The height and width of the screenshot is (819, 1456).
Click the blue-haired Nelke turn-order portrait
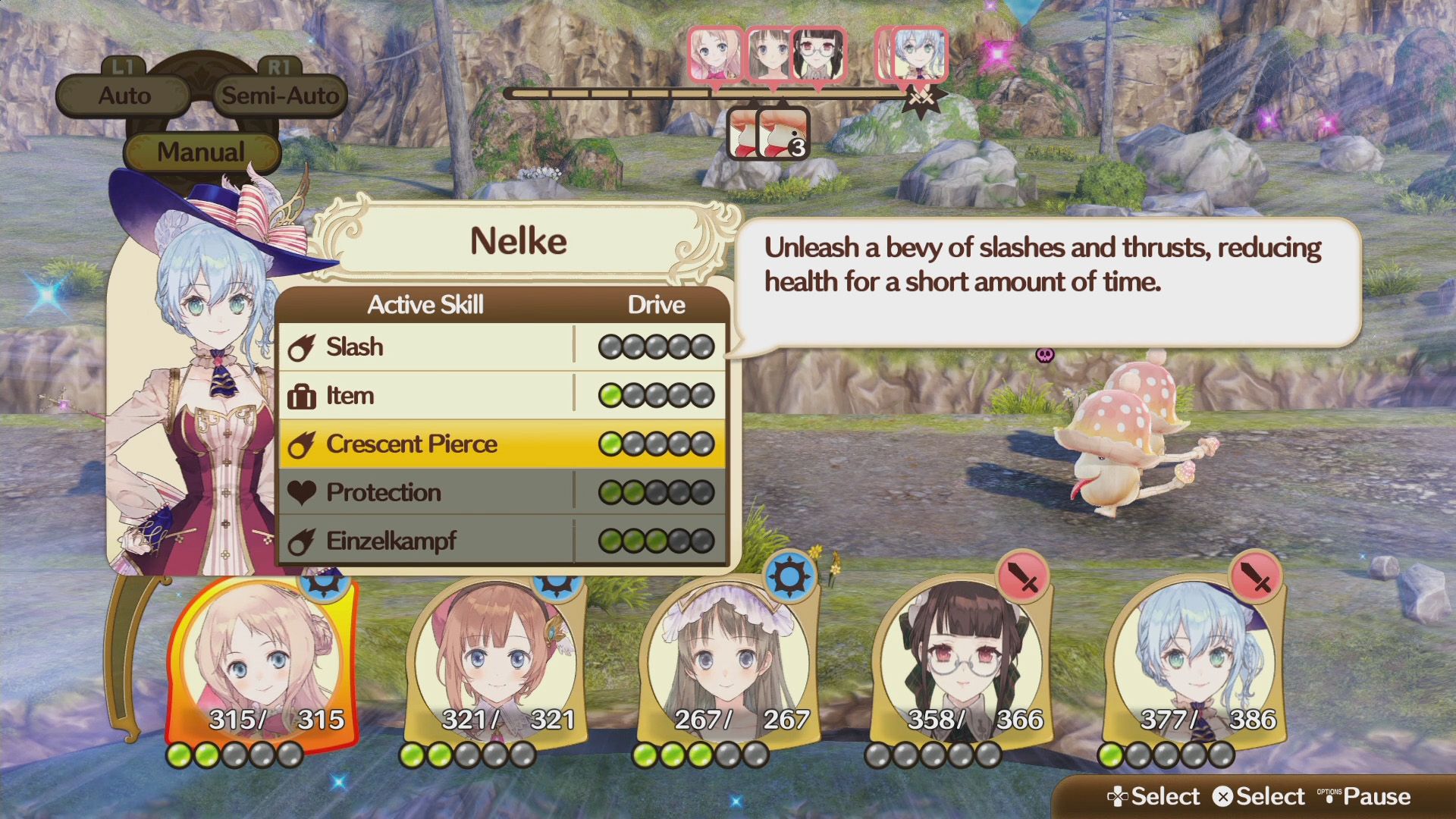click(919, 54)
